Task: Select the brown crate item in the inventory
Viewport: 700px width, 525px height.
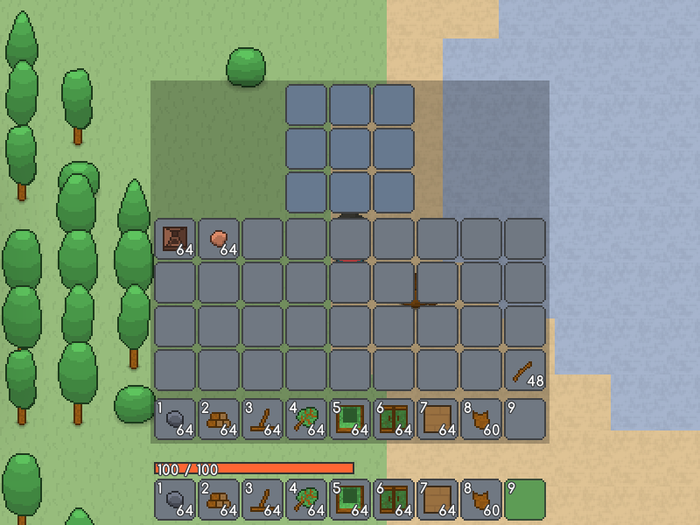Action: pyautogui.click(x=175, y=238)
